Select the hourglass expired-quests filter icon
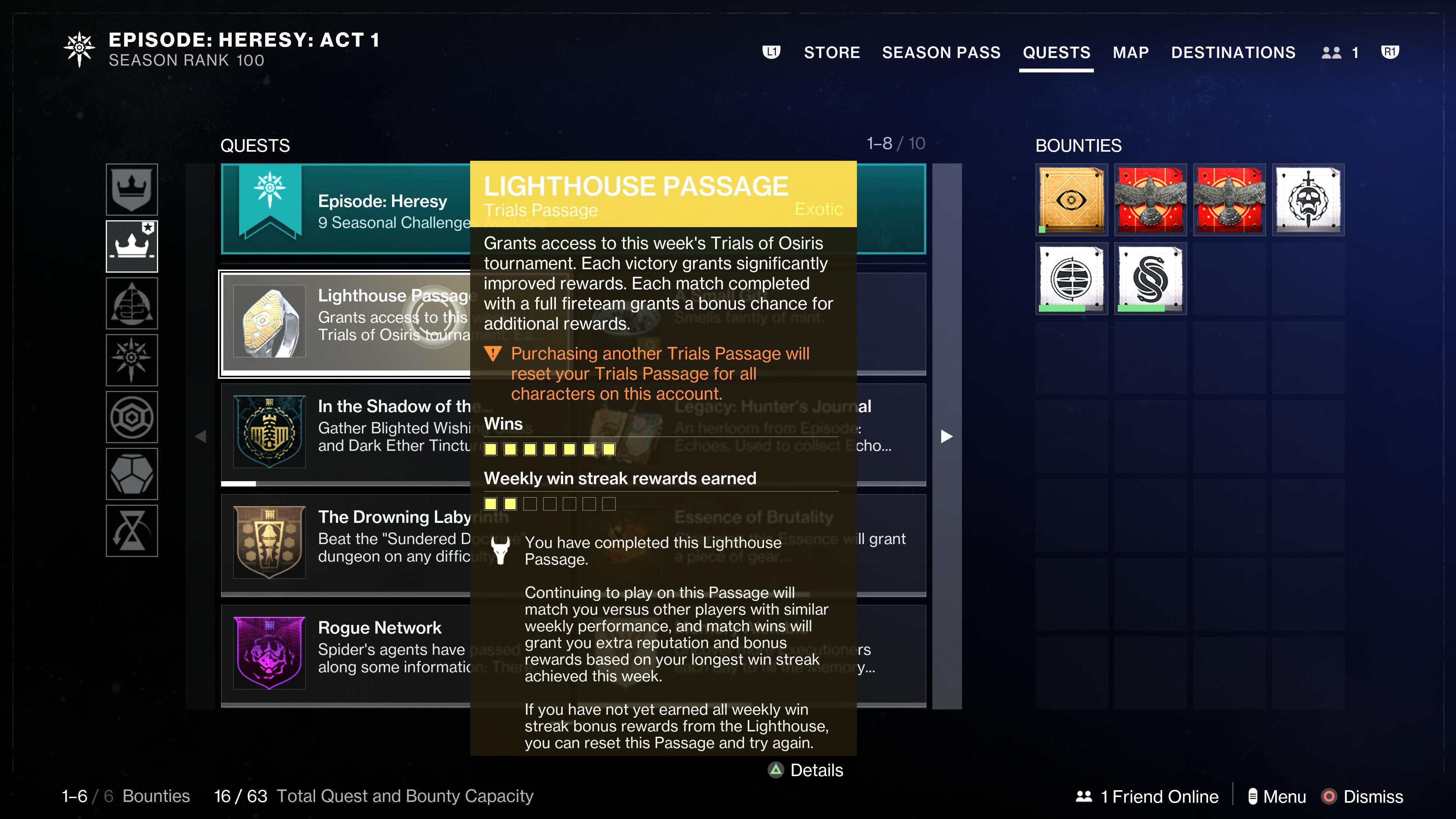Screen dimensions: 1456x819 (132, 530)
